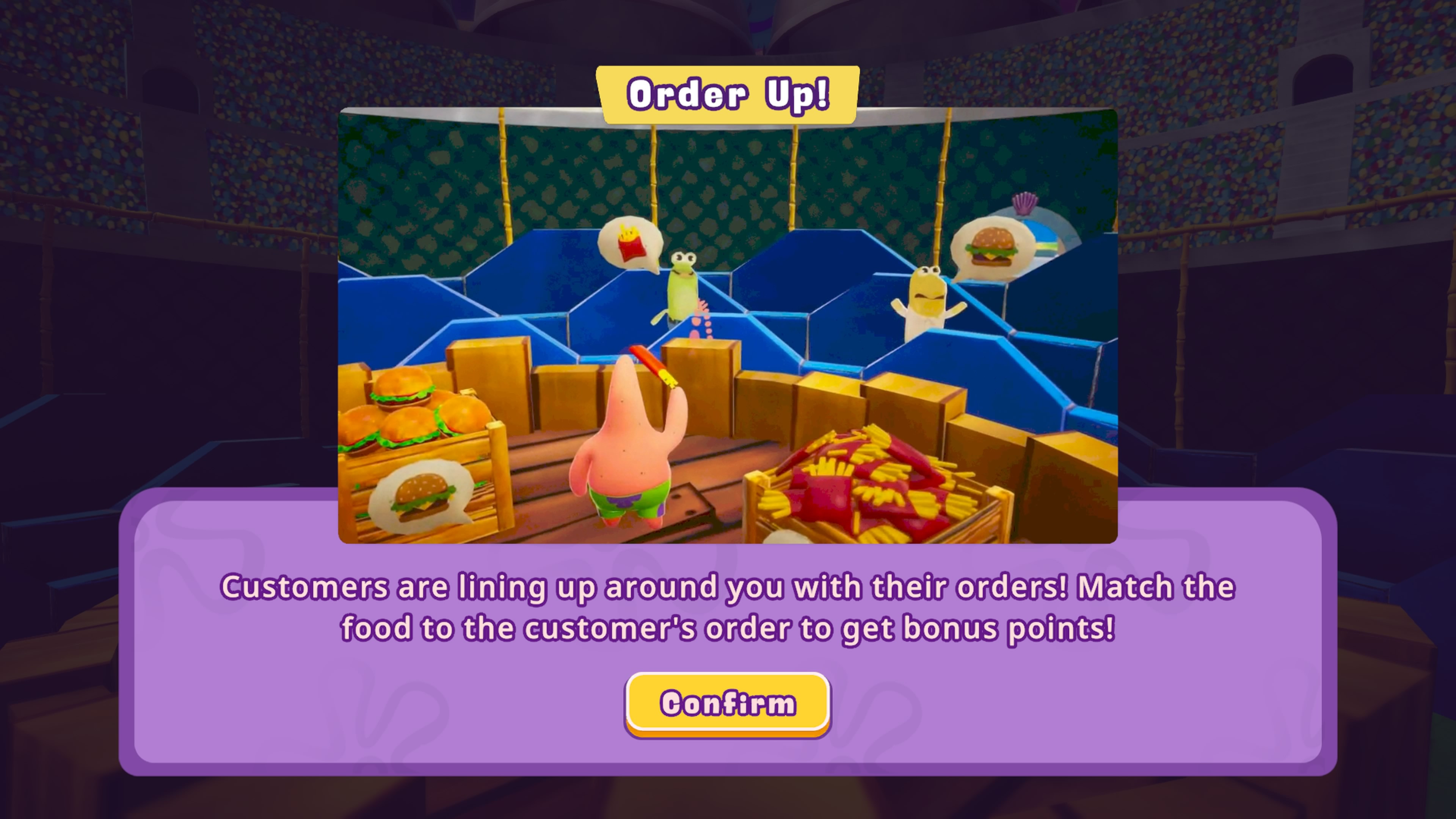Confirm the Order Up! tutorial
This screenshot has height=819, width=1456.
[x=728, y=704]
